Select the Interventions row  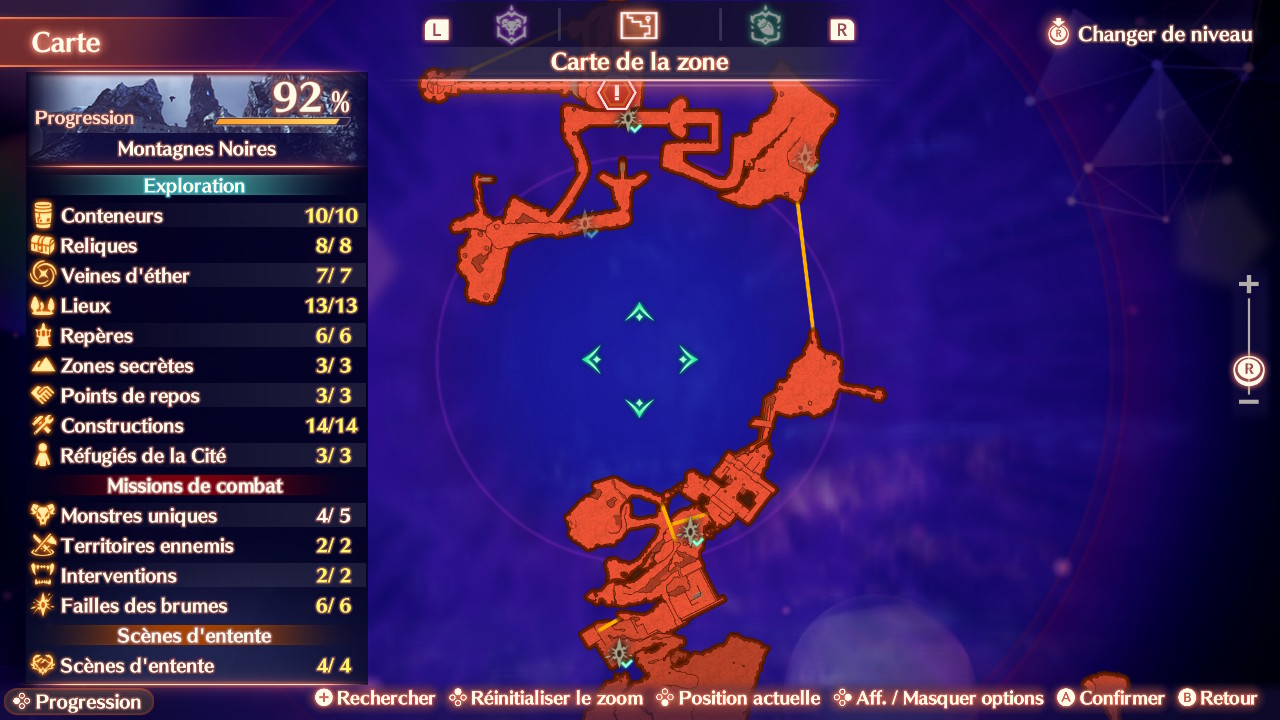196,575
